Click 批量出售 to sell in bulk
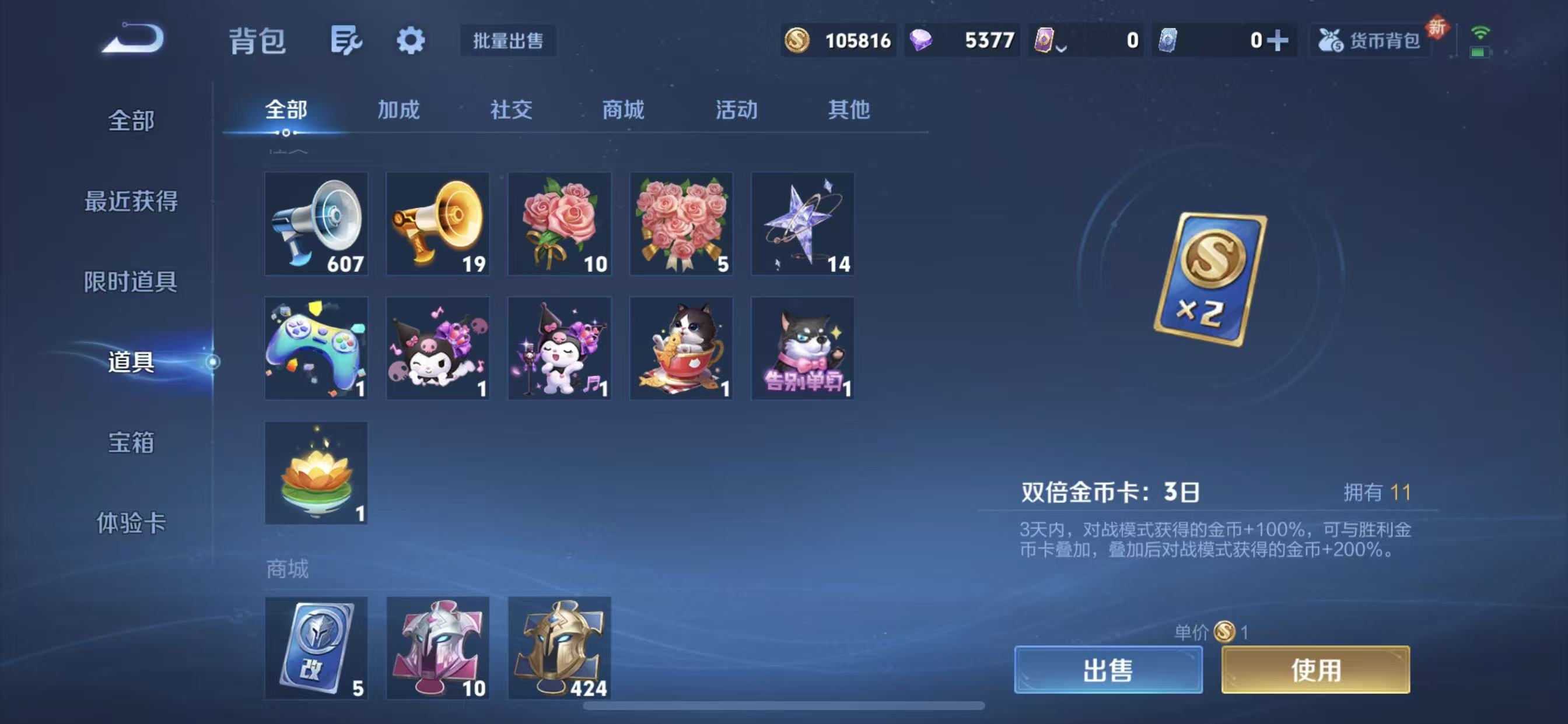This screenshot has width=1568, height=724. click(508, 41)
